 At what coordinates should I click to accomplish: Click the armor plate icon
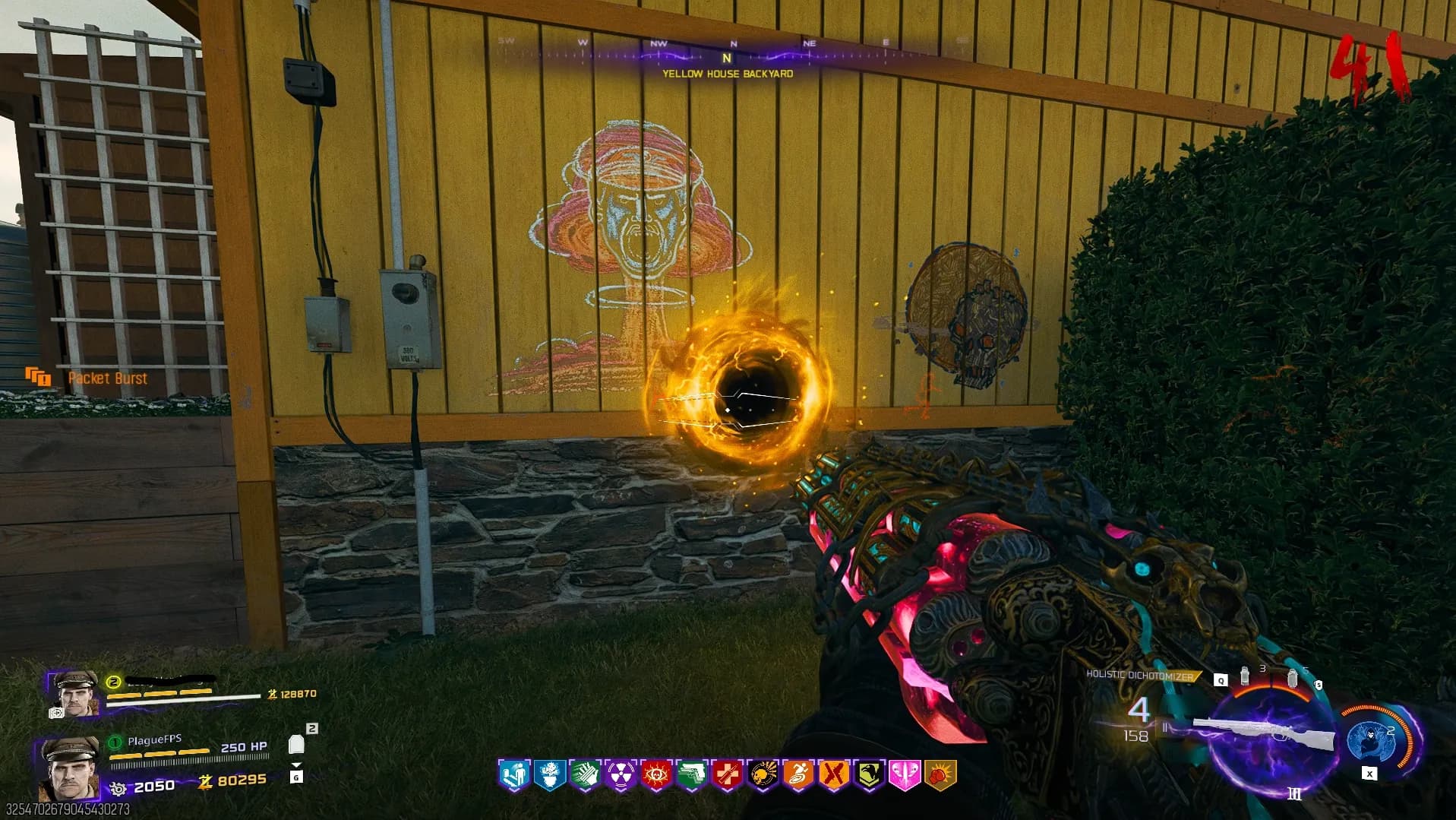click(296, 744)
